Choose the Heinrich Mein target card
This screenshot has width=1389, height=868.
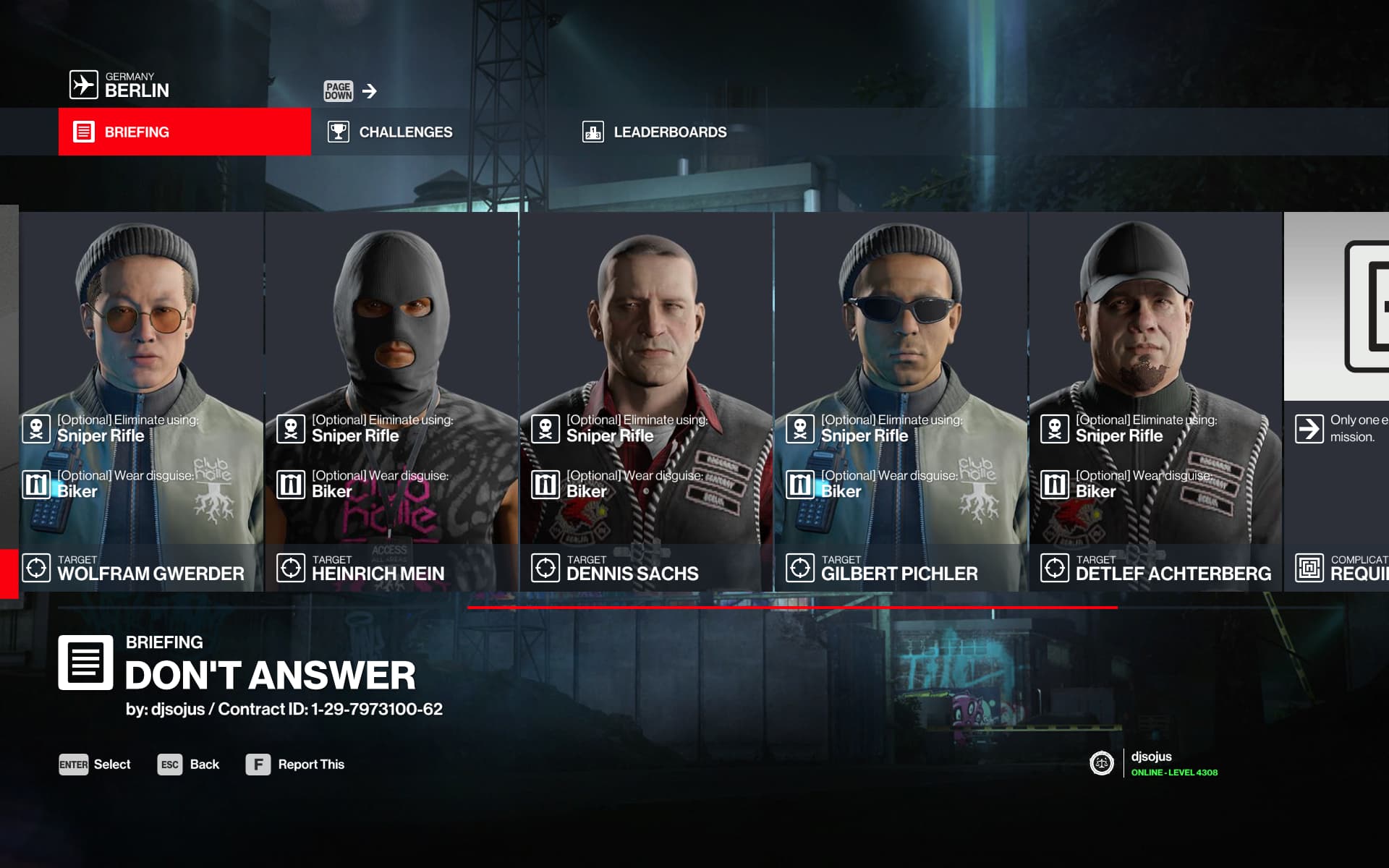tap(391, 401)
